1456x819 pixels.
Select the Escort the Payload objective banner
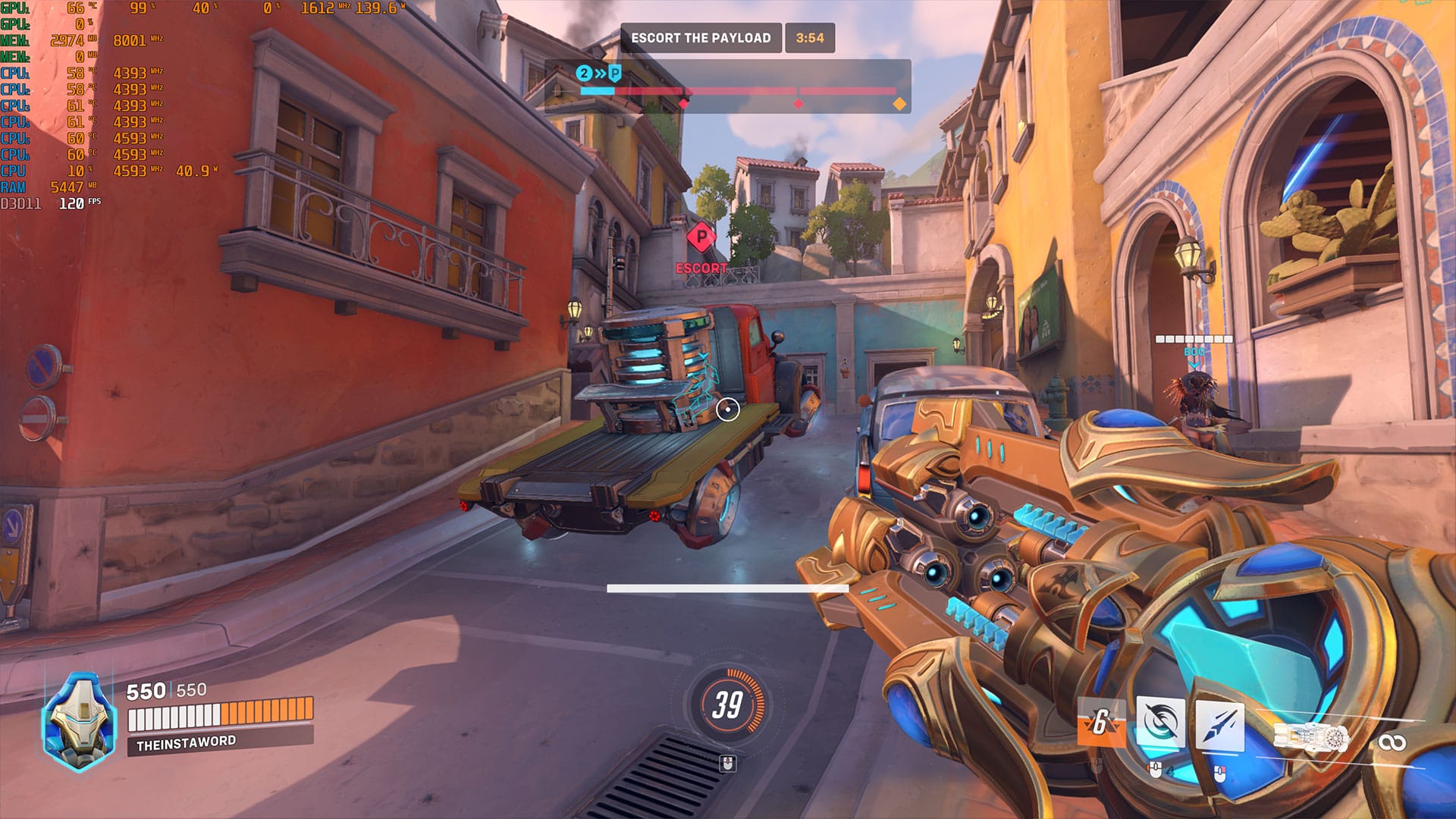(701, 38)
